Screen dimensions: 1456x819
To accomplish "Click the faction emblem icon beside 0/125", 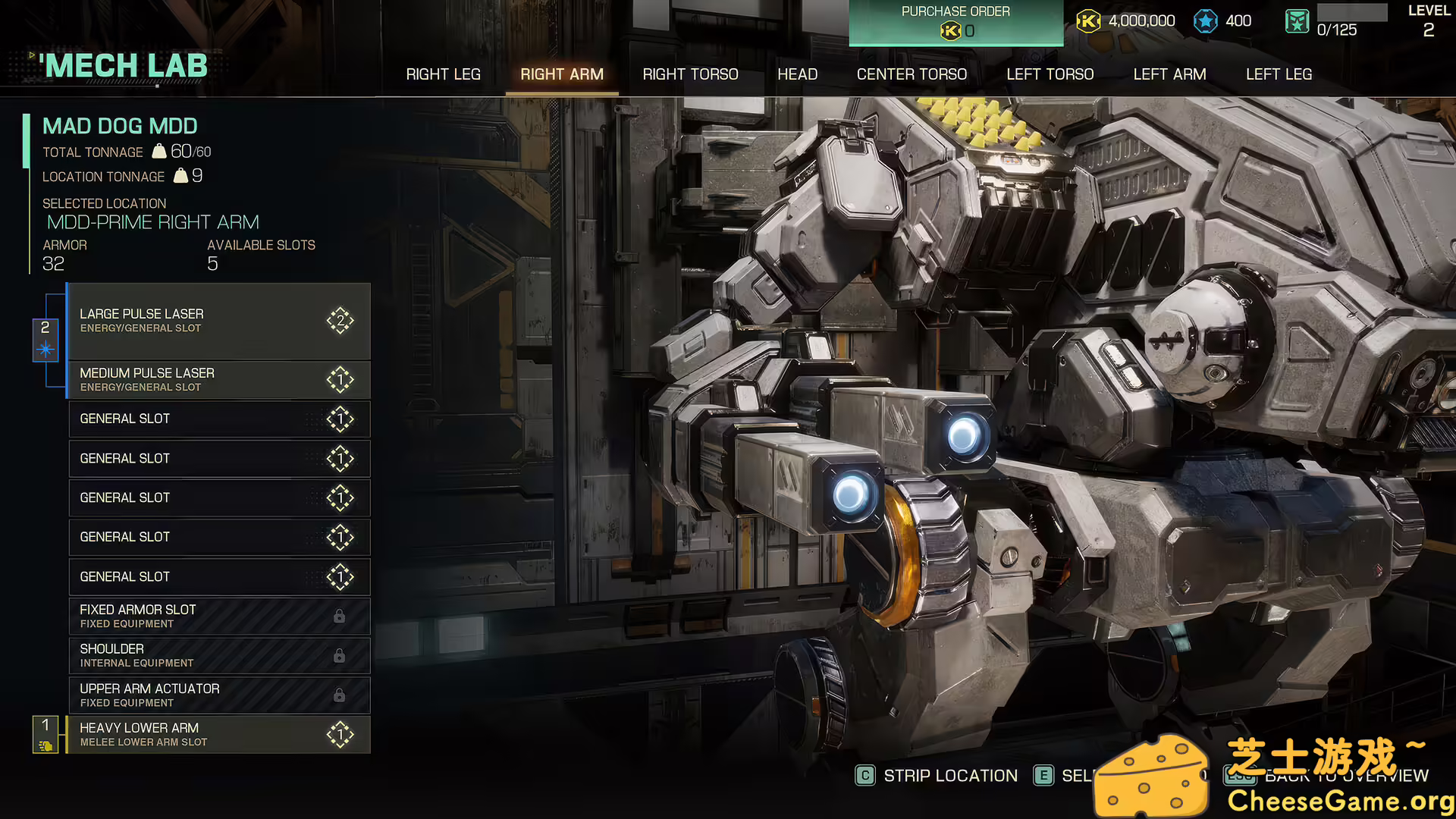I will pyautogui.click(x=1297, y=21).
